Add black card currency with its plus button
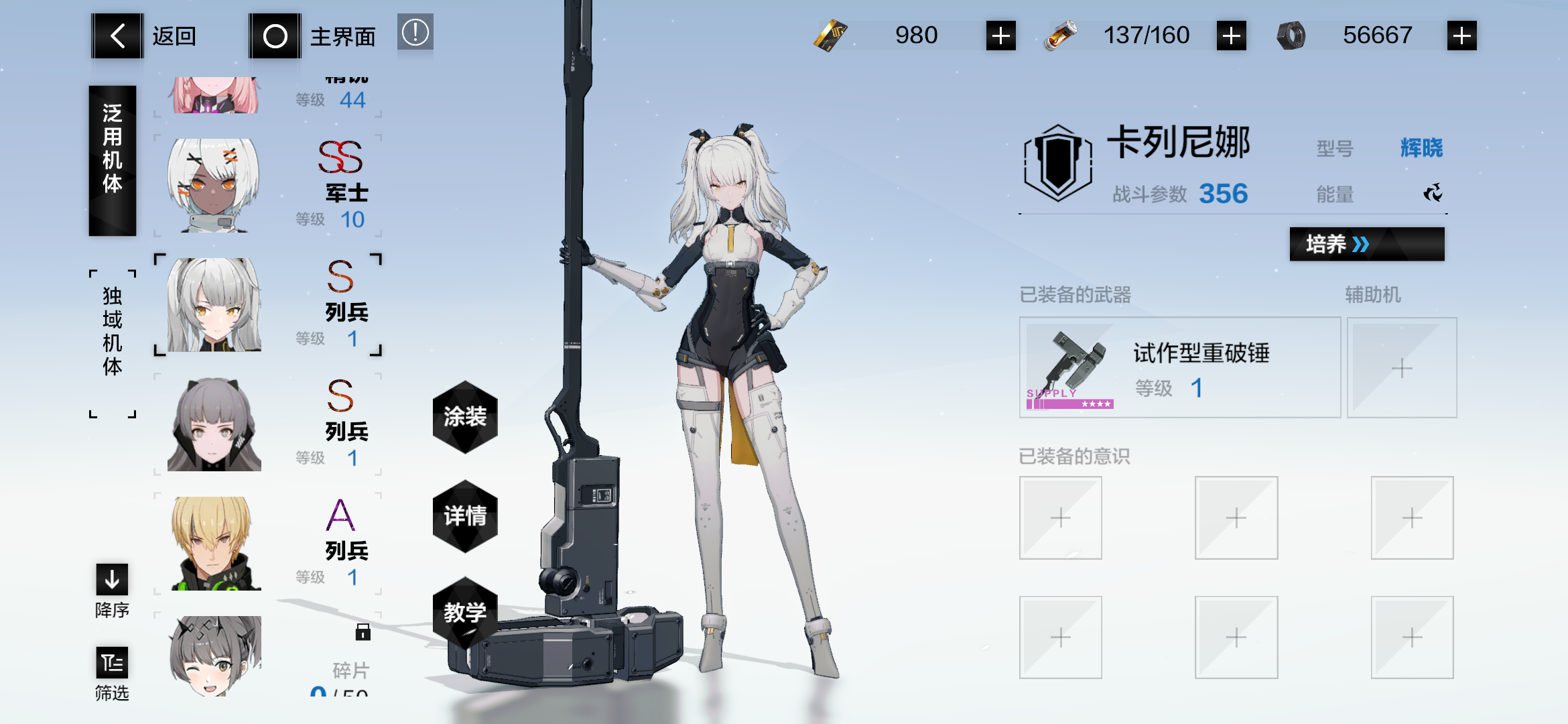 pyautogui.click(x=999, y=36)
